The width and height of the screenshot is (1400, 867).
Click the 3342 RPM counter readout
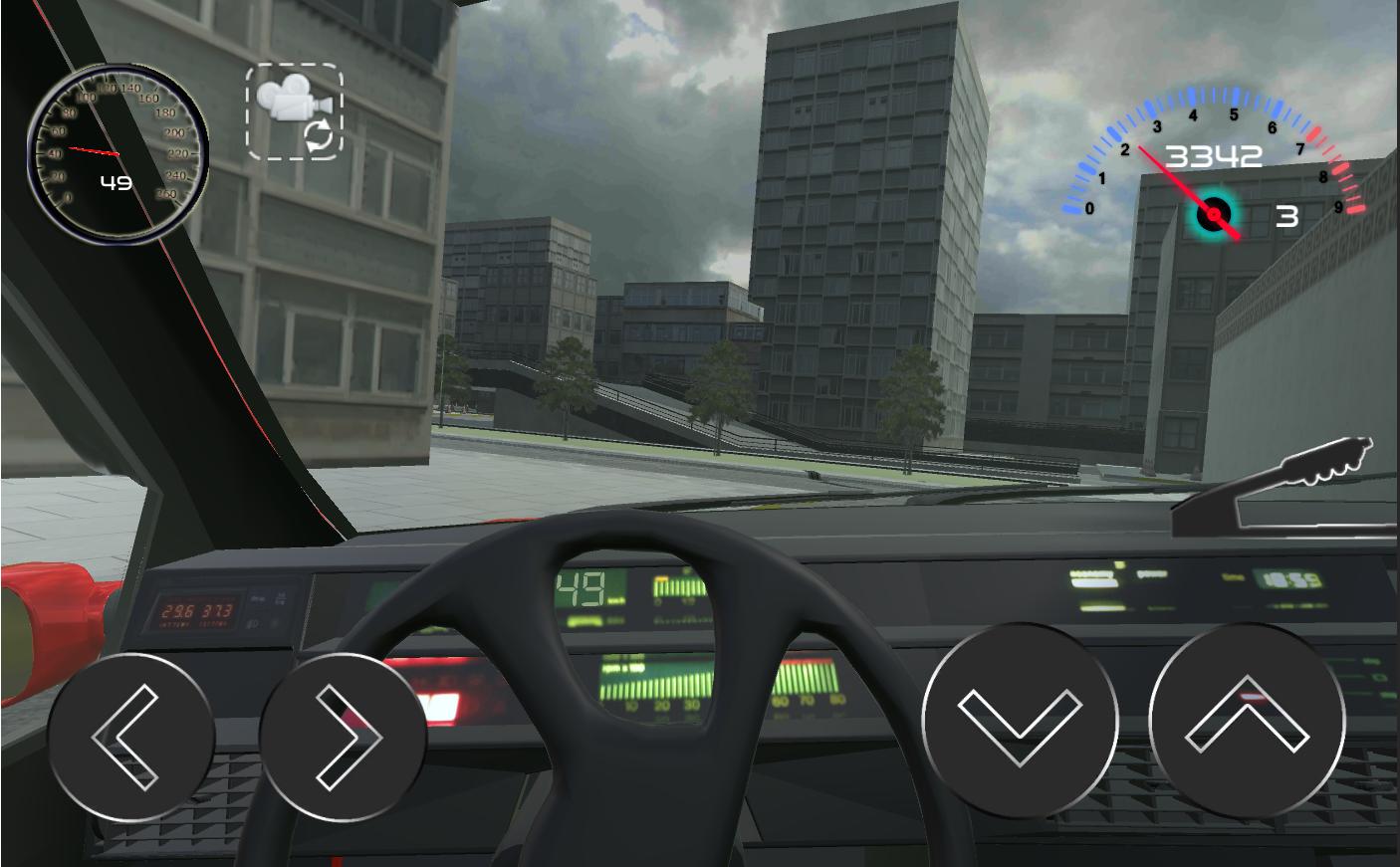1215,154
